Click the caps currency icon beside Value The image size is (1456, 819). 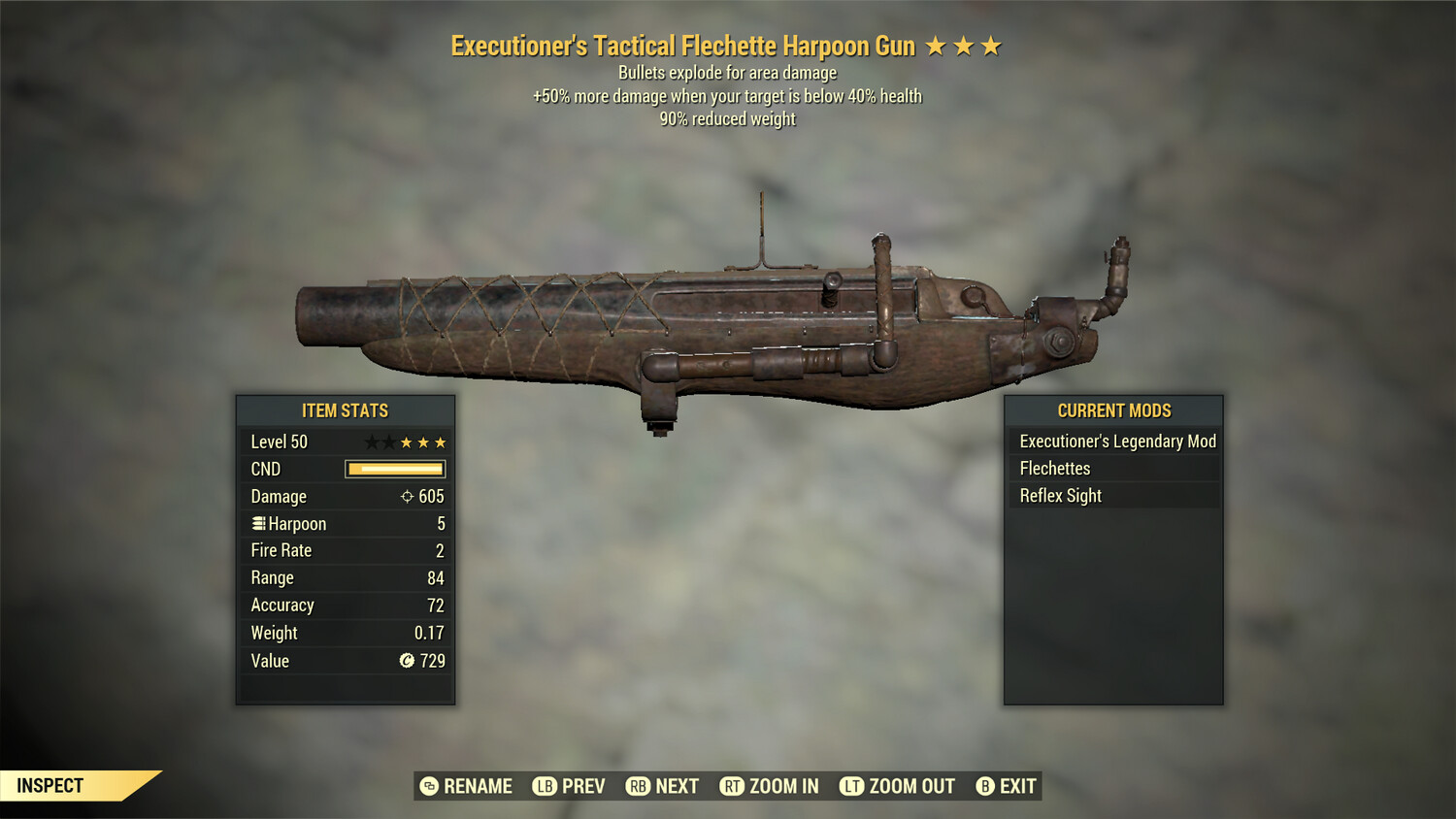[405, 661]
